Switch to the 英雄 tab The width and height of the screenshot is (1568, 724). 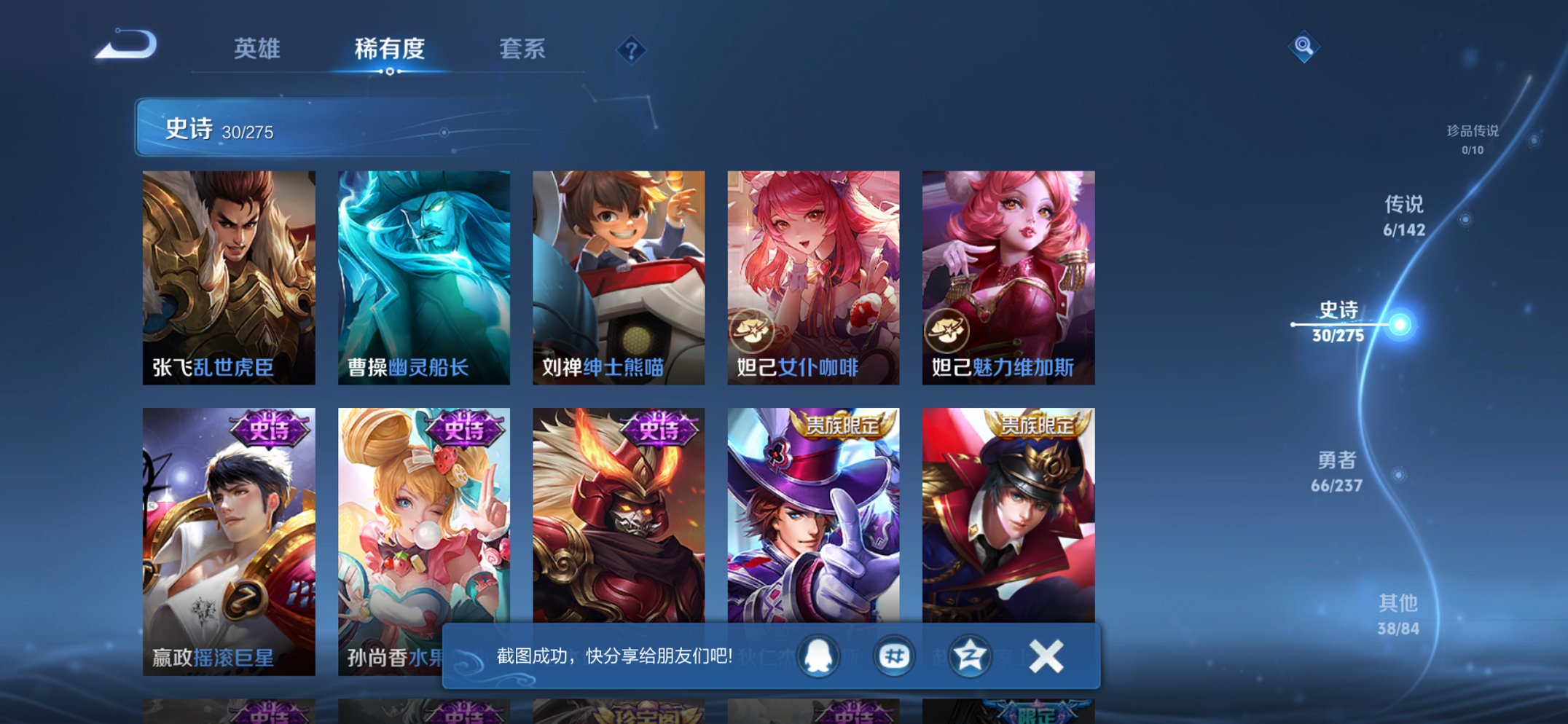coord(256,49)
